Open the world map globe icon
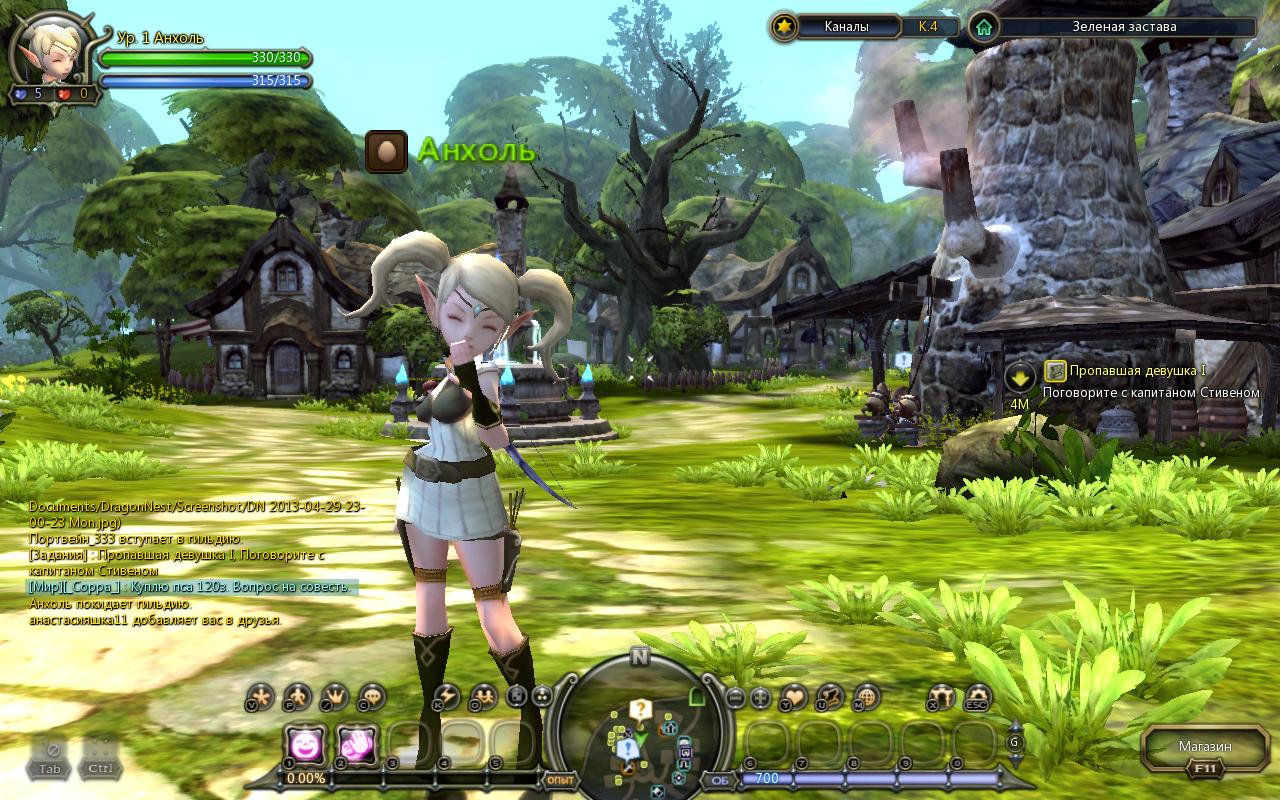Viewport: 1280px width, 800px height. tap(866, 696)
